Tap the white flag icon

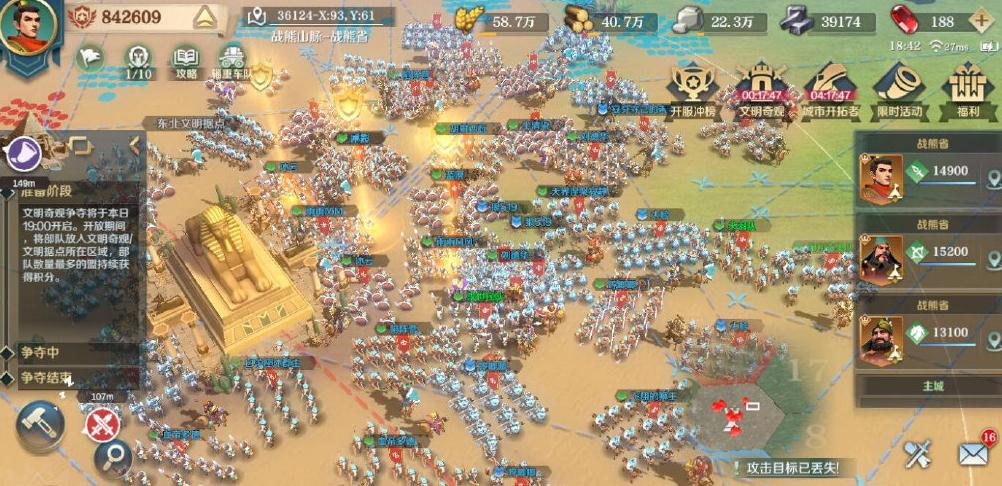(91, 59)
